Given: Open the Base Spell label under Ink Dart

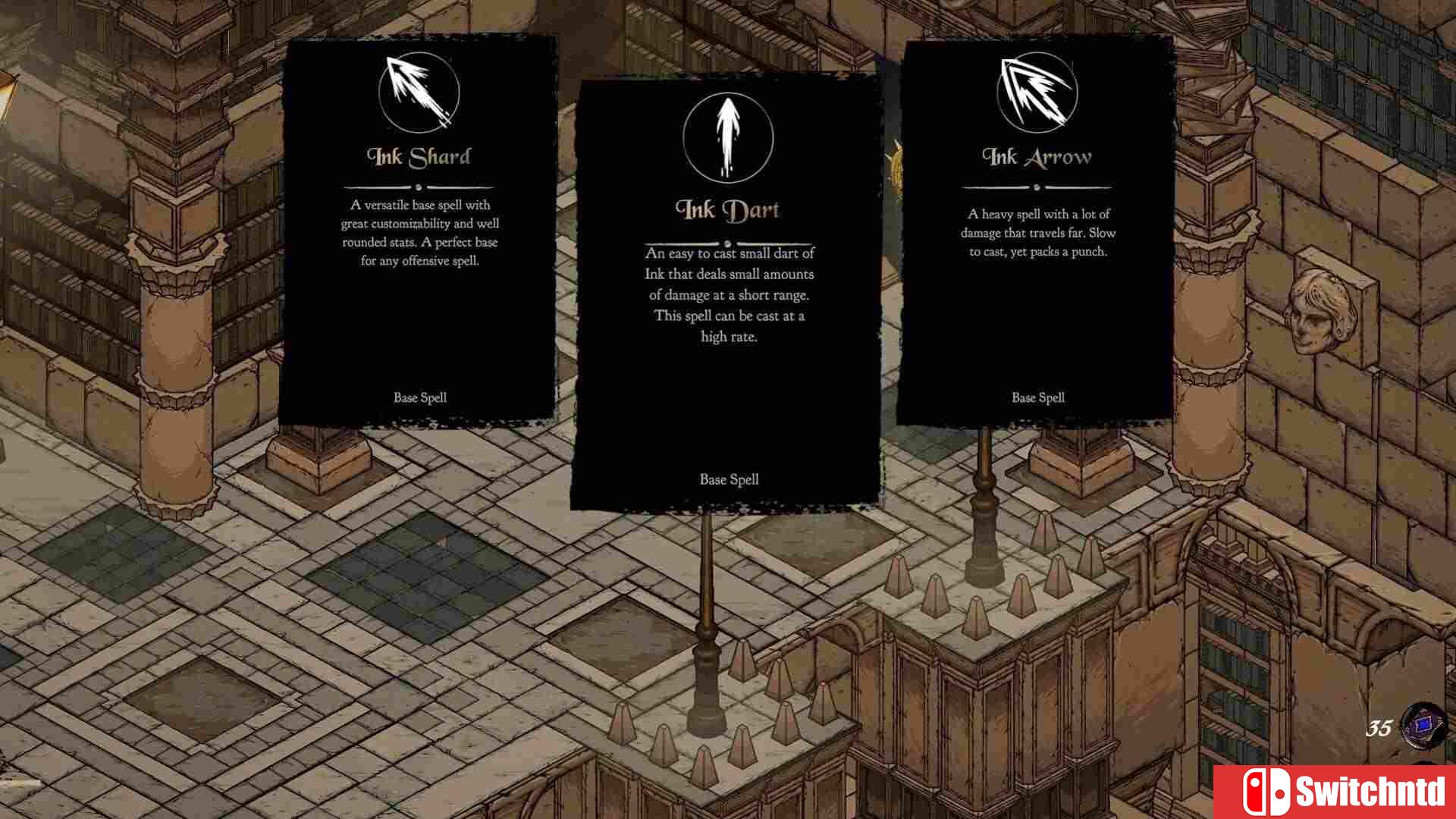Looking at the screenshot, I should click(727, 479).
